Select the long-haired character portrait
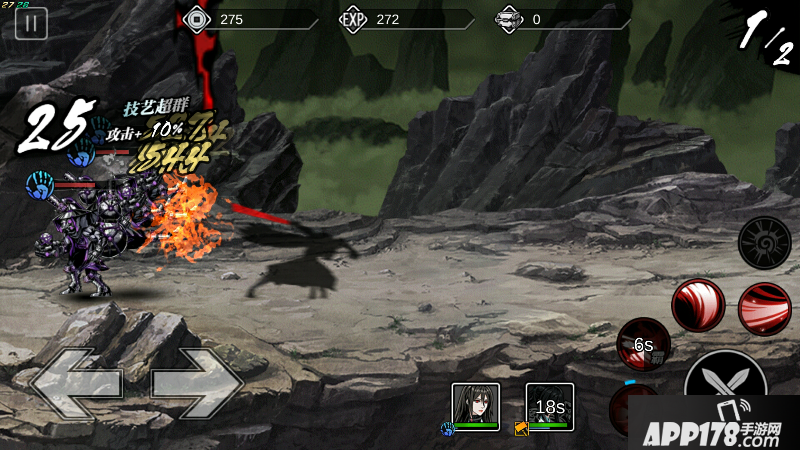 coord(475,407)
